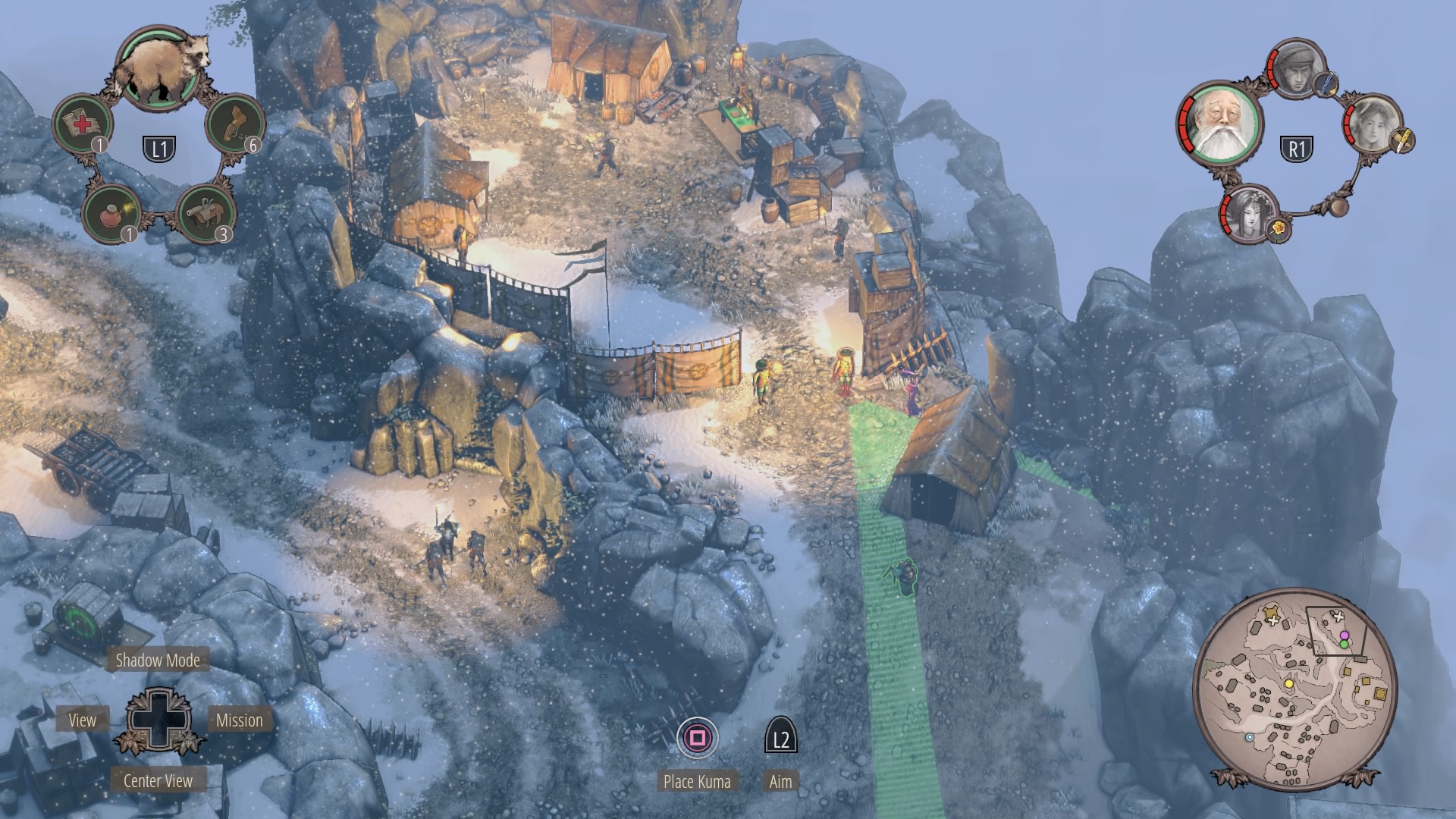Switch to the geisha portrait with flower badge
The width and height of the screenshot is (1456, 819).
pyautogui.click(x=1250, y=213)
